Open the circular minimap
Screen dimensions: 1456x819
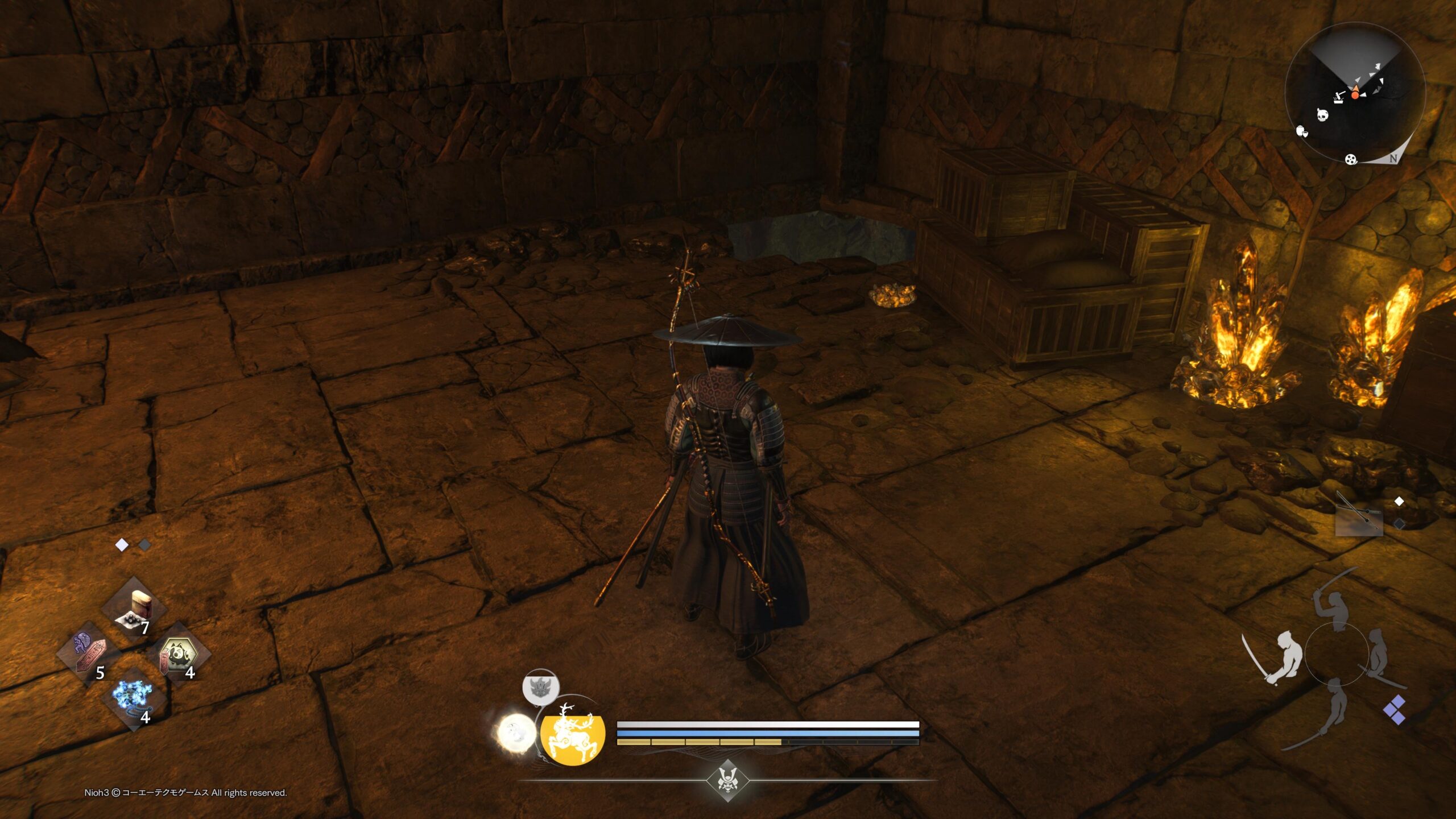(1355, 94)
